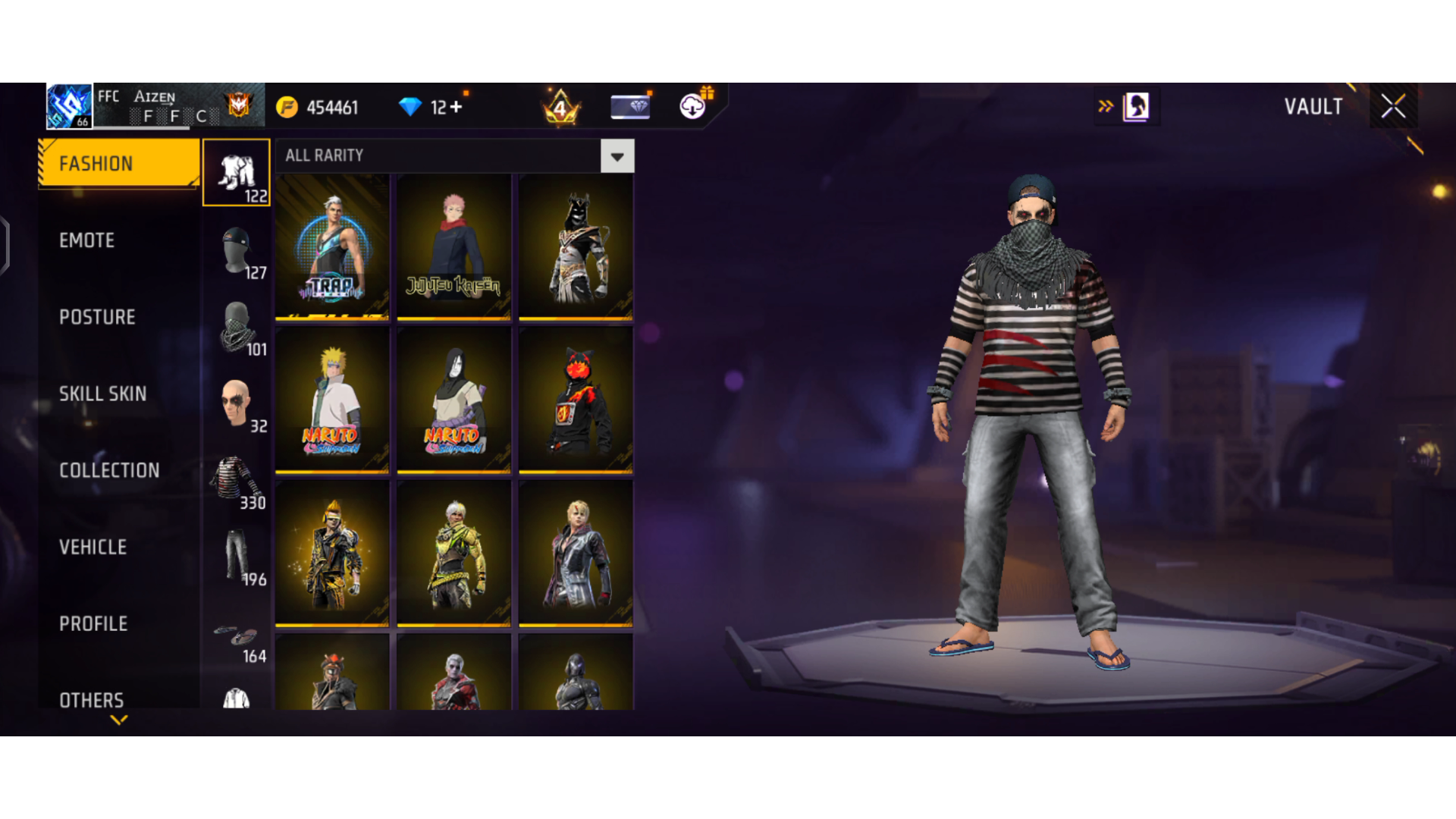Open the shoes category showing 164 items
This screenshot has height=819, width=1456.
236,633
